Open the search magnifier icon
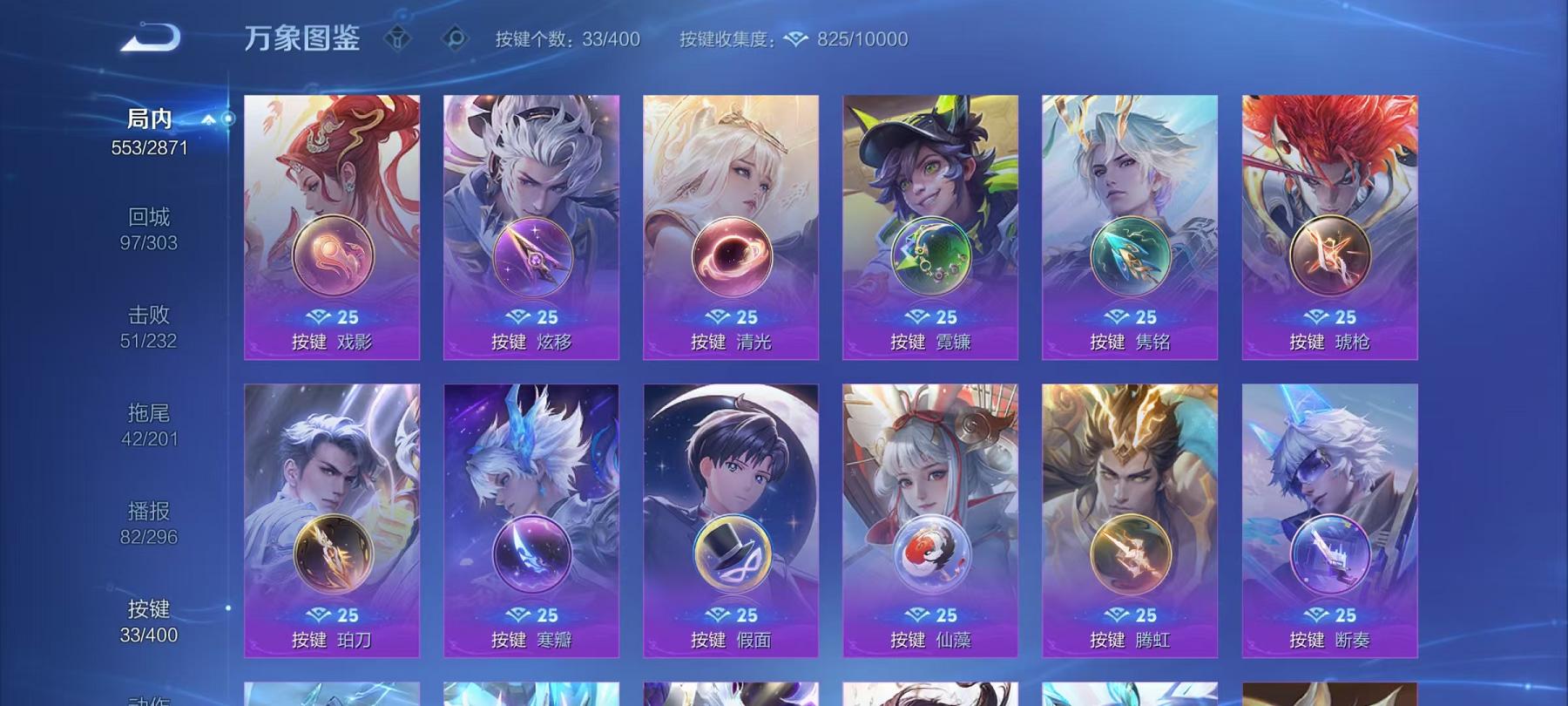 [x=454, y=38]
